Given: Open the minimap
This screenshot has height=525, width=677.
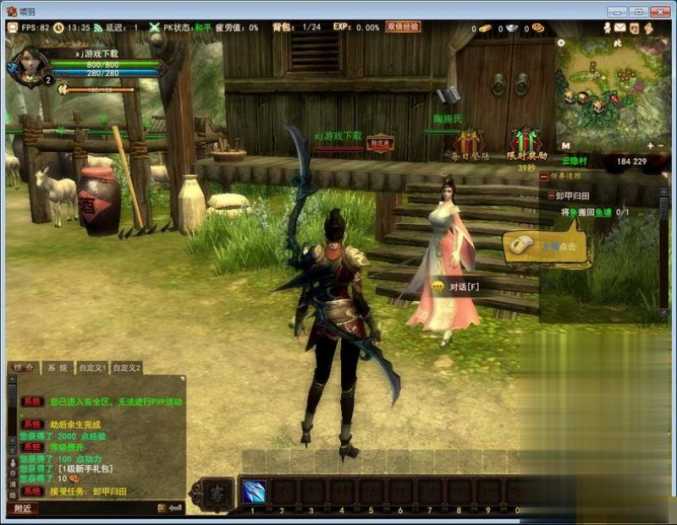Looking at the screenshot, I should tap(609, 90).
